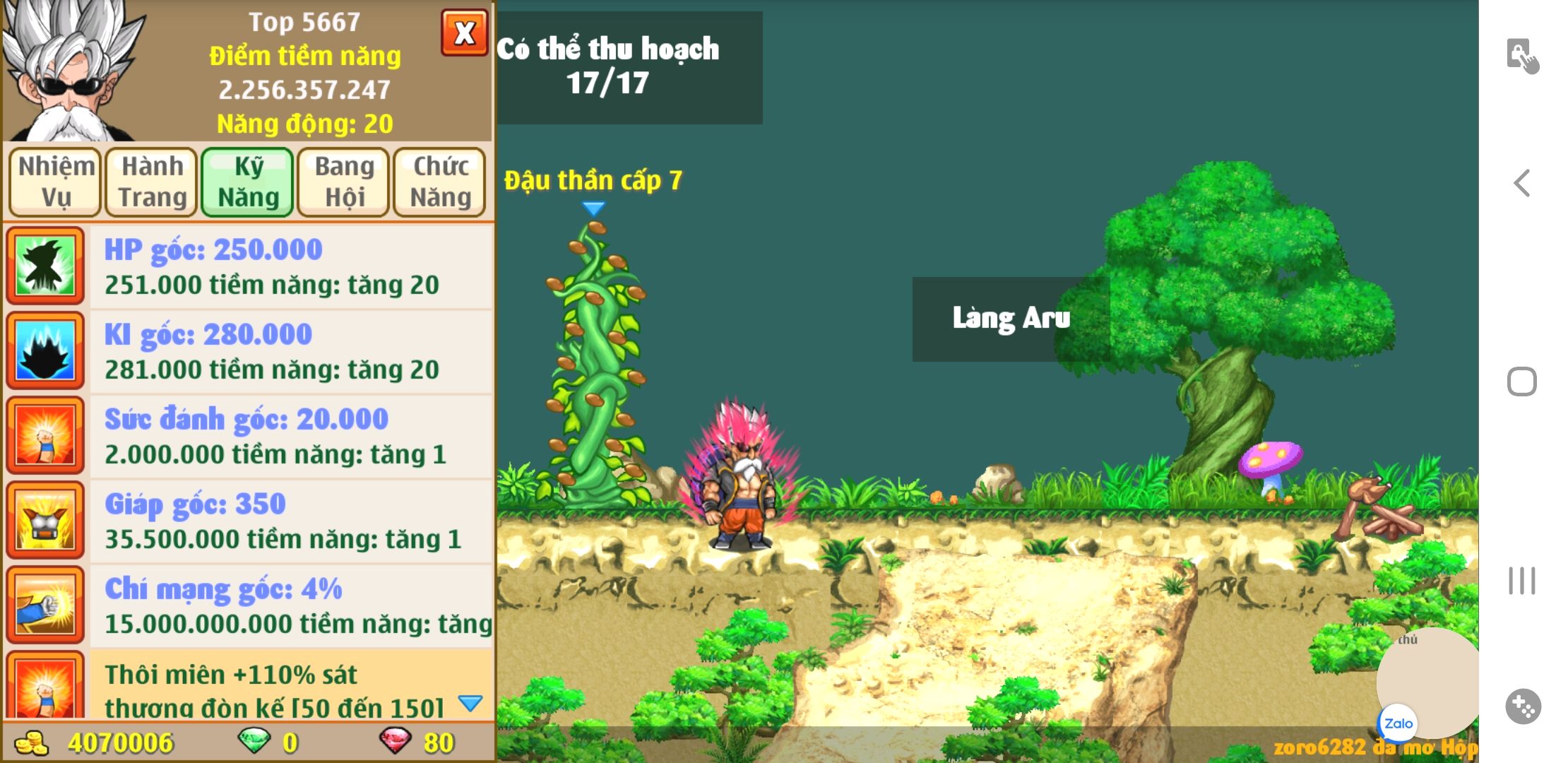Switch to the Nhiệm Vụ tab
This screenshot has width=1568, height=763.
point(56,182)
